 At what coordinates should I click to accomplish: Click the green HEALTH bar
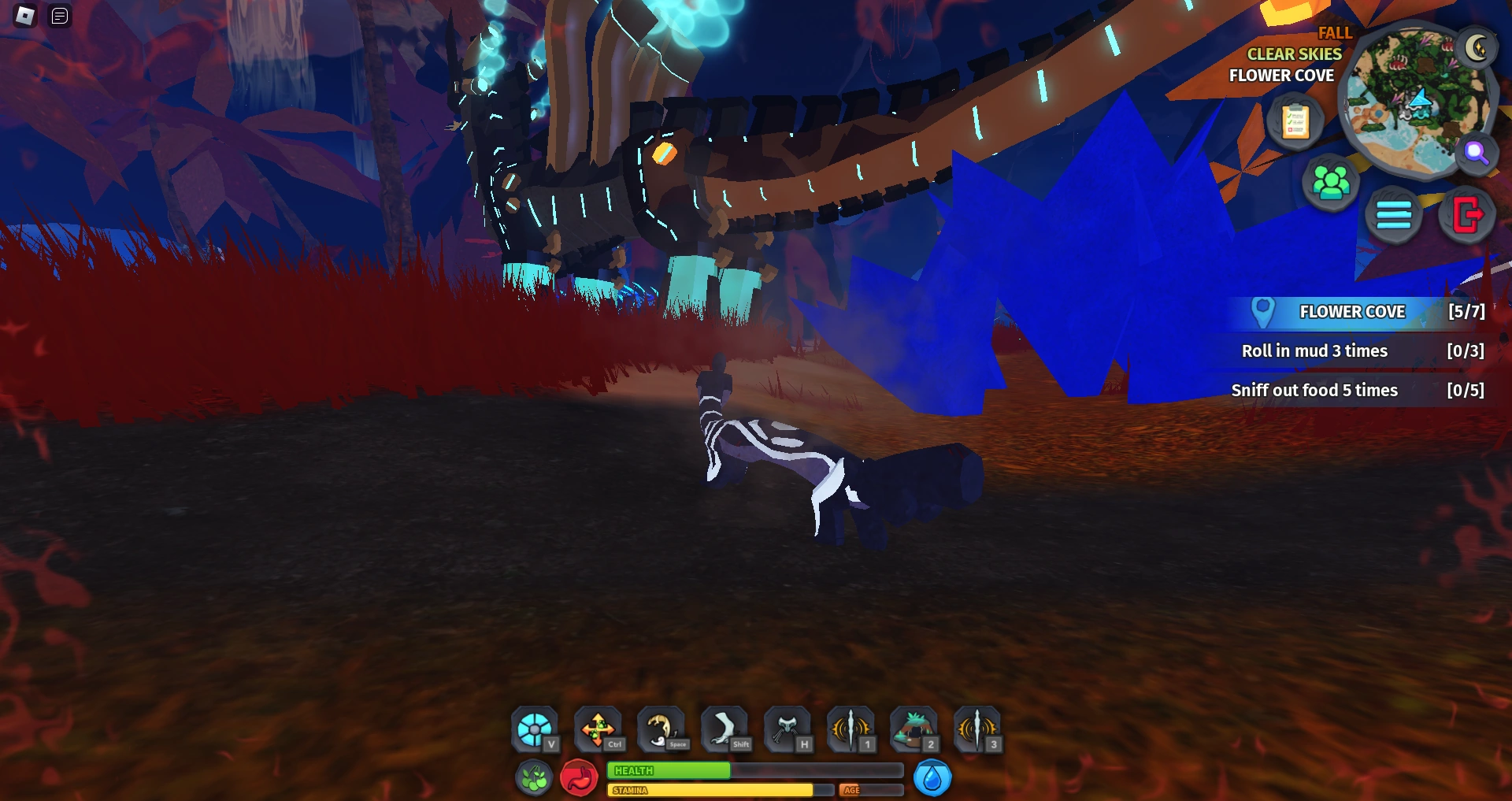669,772
